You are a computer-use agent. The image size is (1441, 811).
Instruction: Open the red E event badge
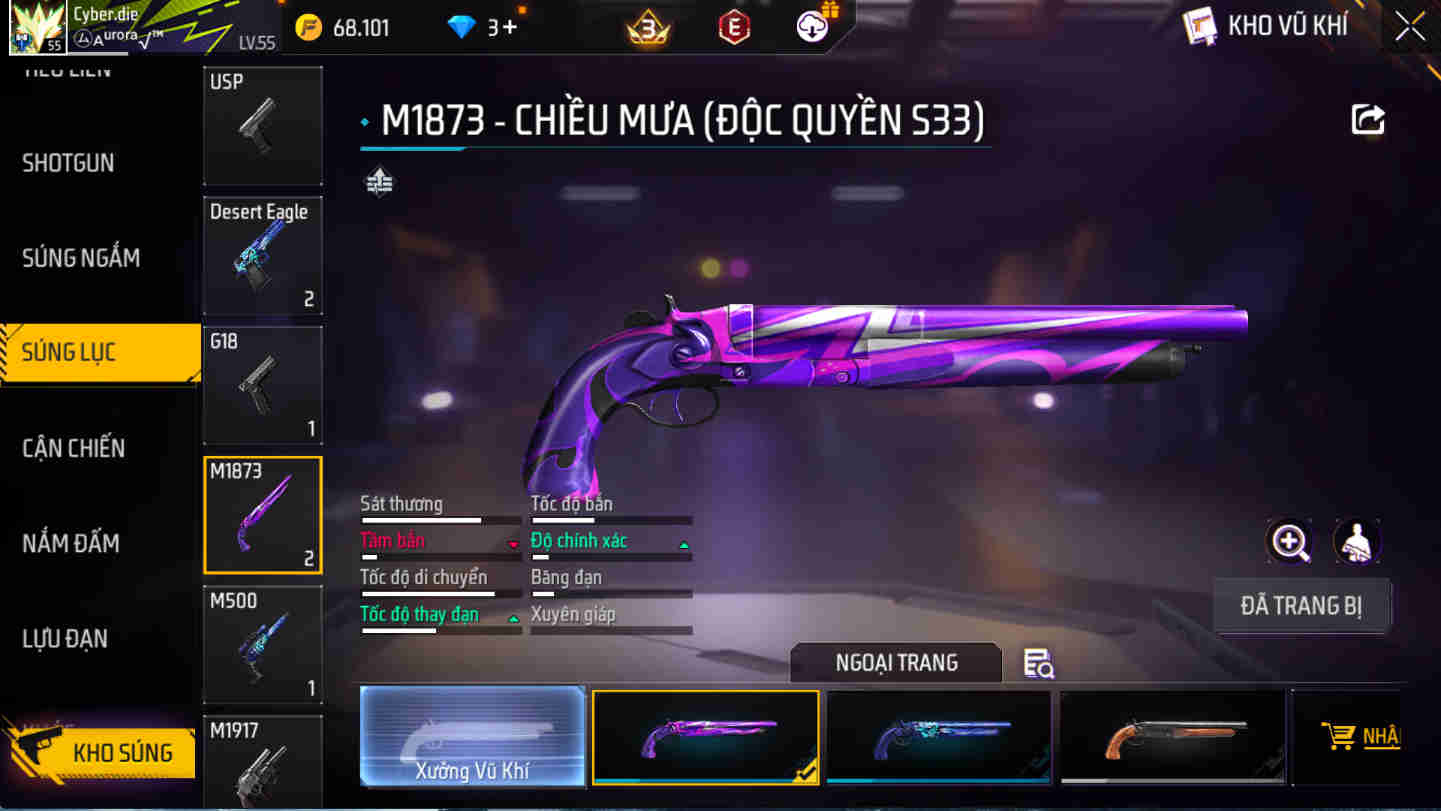coord(733,27)
